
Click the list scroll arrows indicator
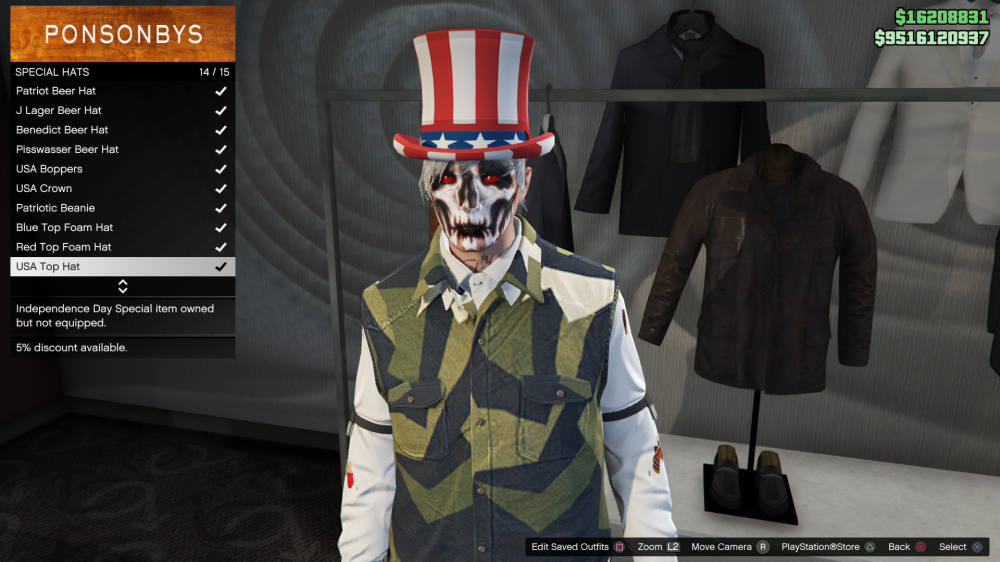pyautogui.click(x=123, y=287)
